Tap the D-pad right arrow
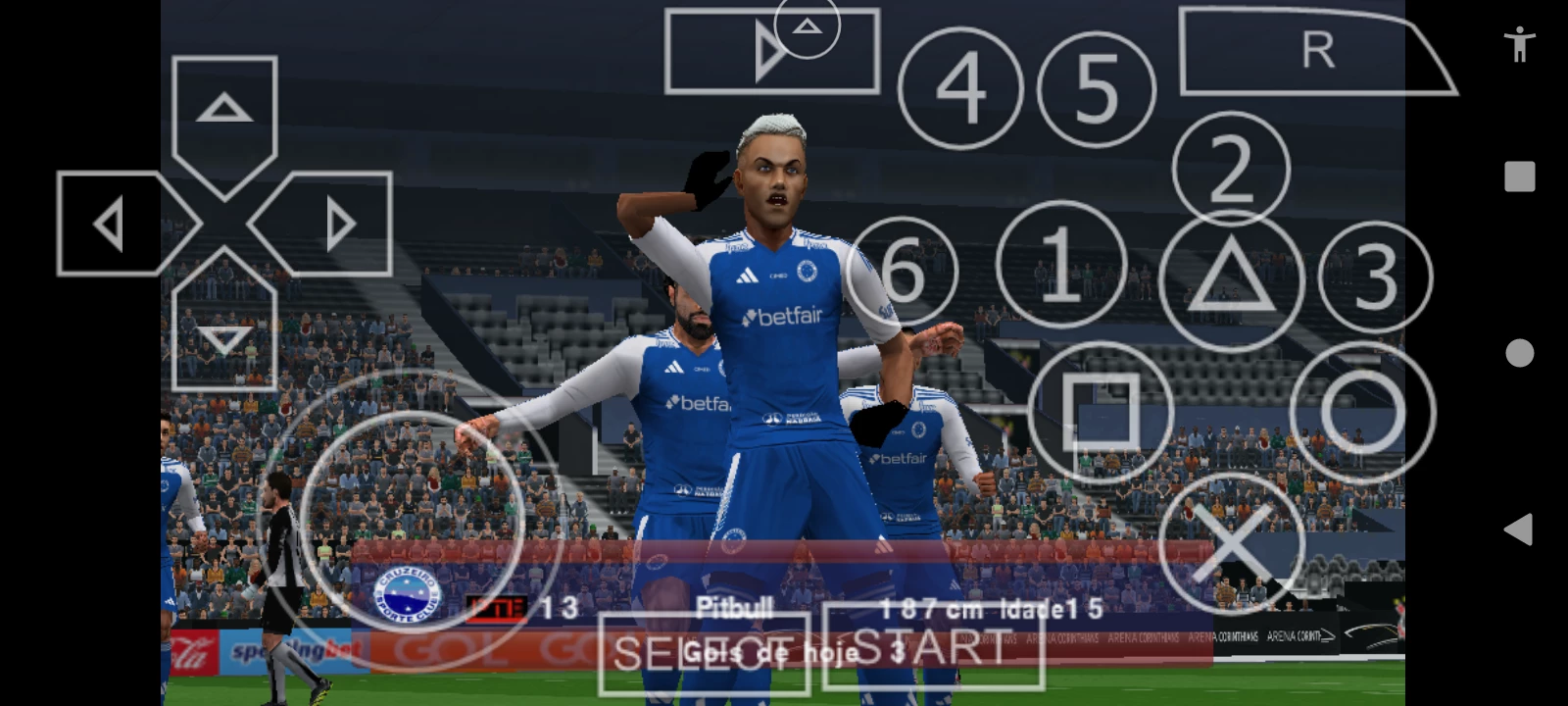Screen dimensions: 1568x706 tap(338, 224)
